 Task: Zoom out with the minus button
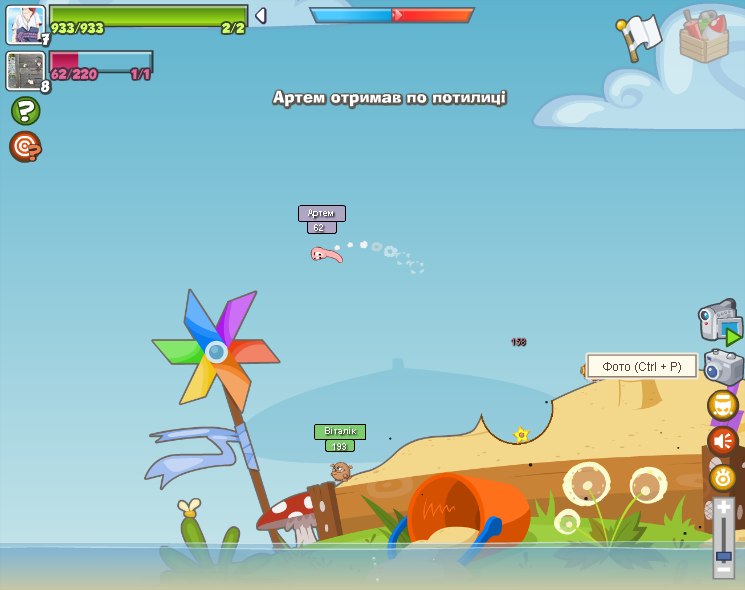pyautogui.click(x=723, y=569)
